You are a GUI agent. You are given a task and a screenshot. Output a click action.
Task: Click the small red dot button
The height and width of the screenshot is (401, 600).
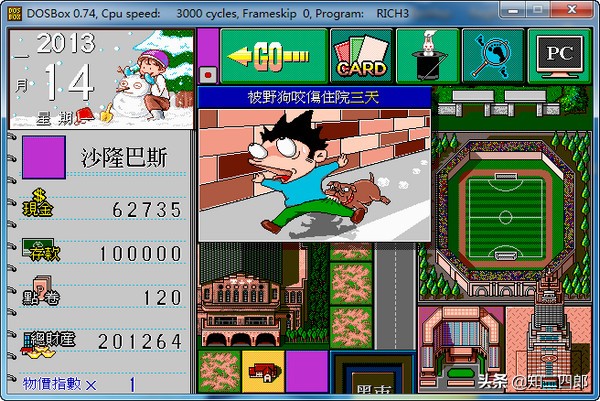(208, 74)
